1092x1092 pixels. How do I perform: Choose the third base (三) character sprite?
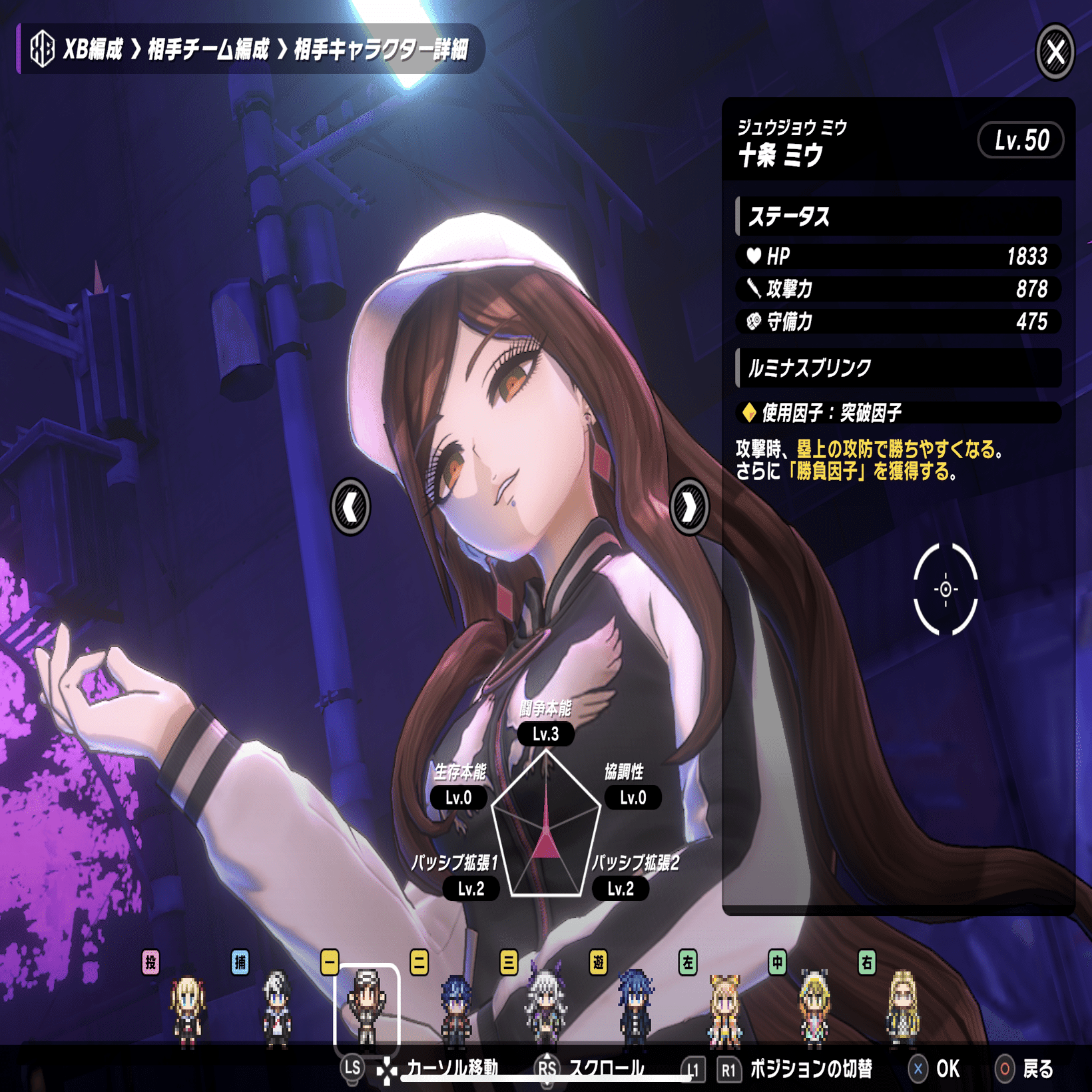545,1007
